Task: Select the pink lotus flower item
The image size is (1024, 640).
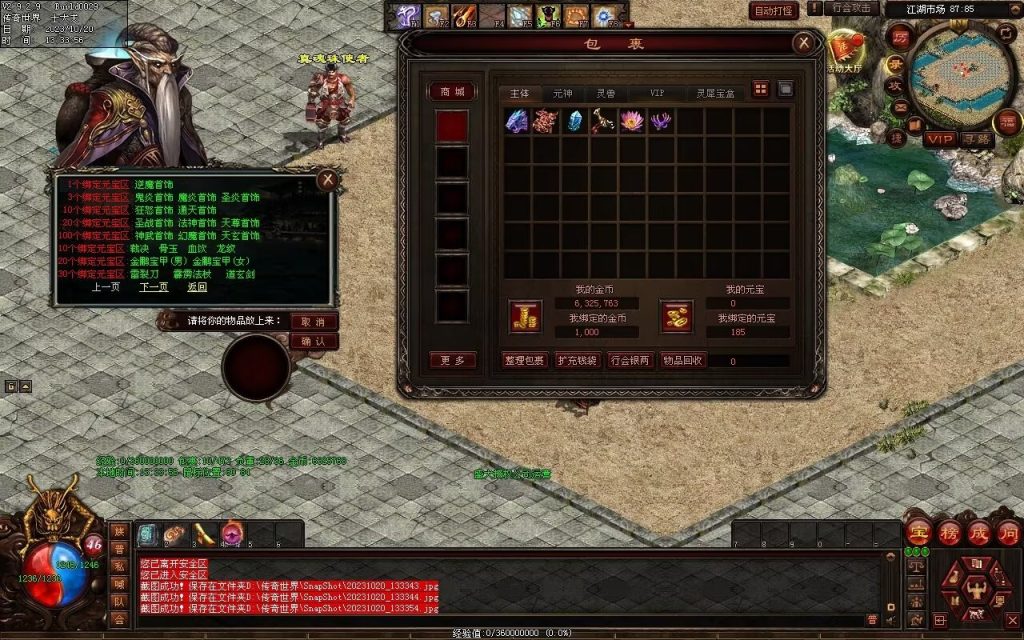Action: (631, 121)
